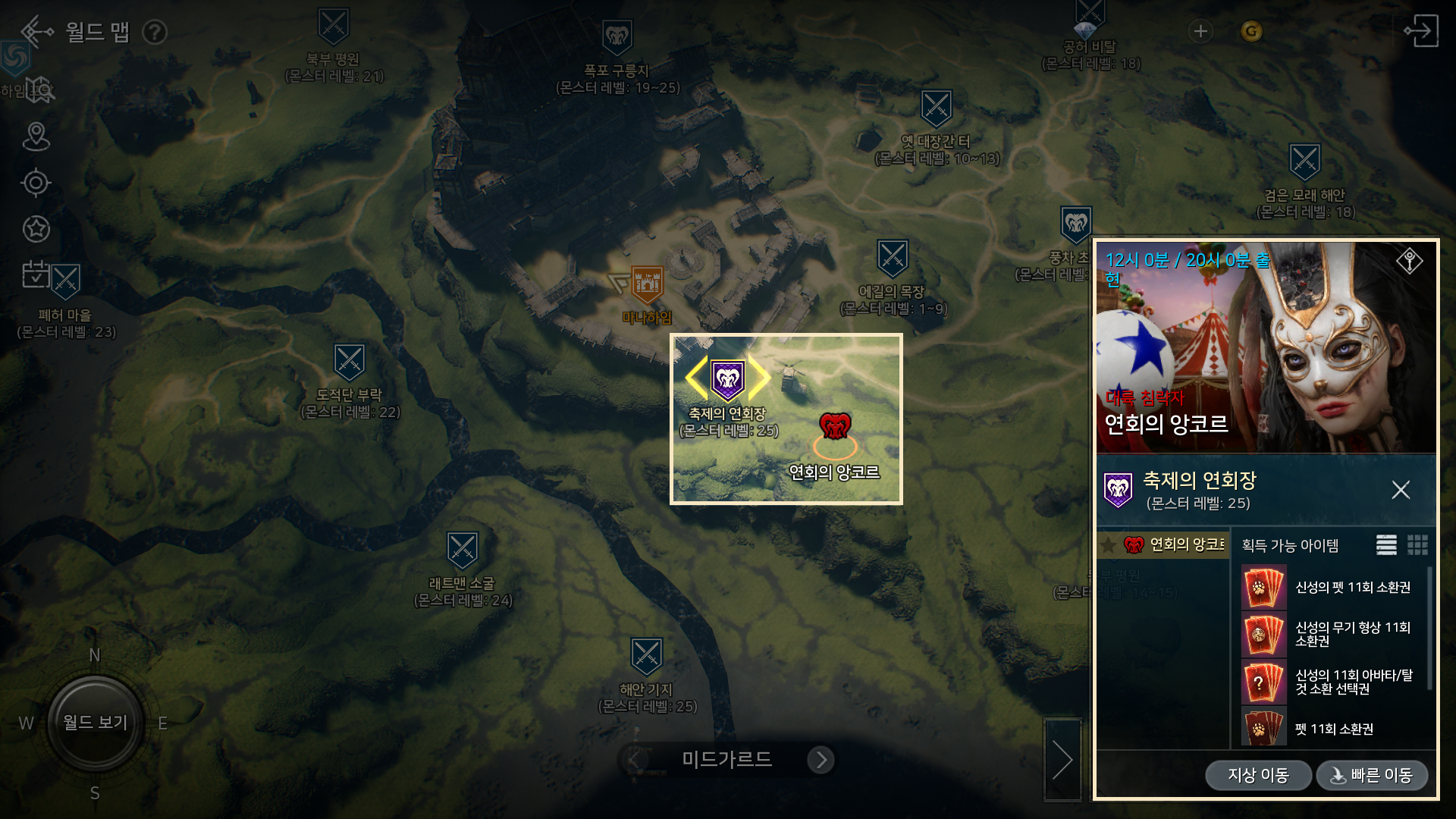Screen dimensions: 1456x819
Task: Exit the map with the top-right exit icon
Action: click(1420, 31)
